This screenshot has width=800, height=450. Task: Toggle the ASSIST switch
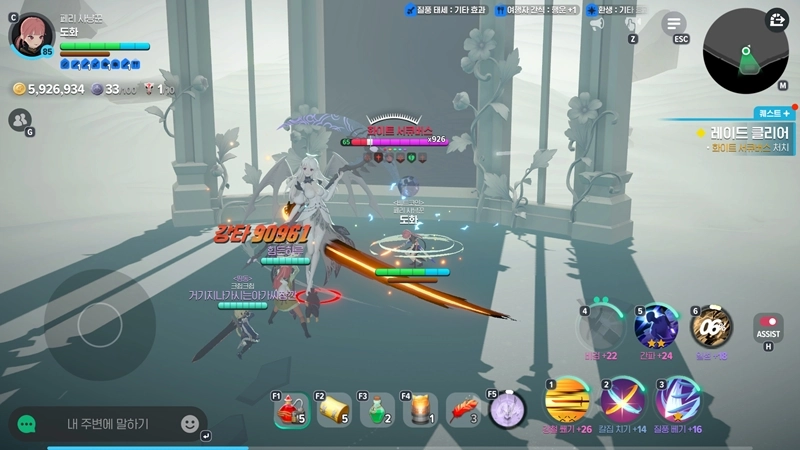[768, 327]
